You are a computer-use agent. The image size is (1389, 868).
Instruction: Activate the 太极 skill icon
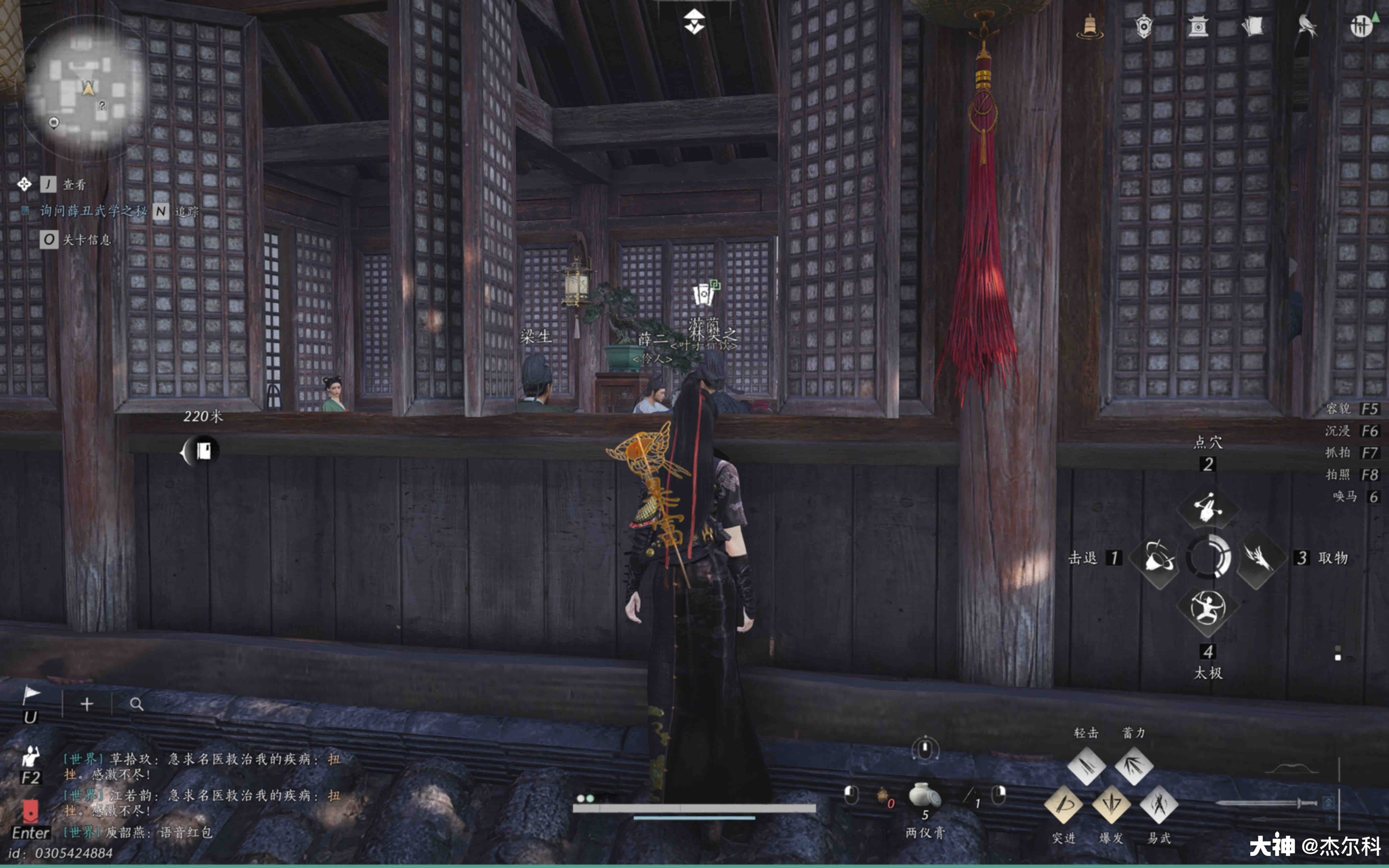click(1208, 609)
